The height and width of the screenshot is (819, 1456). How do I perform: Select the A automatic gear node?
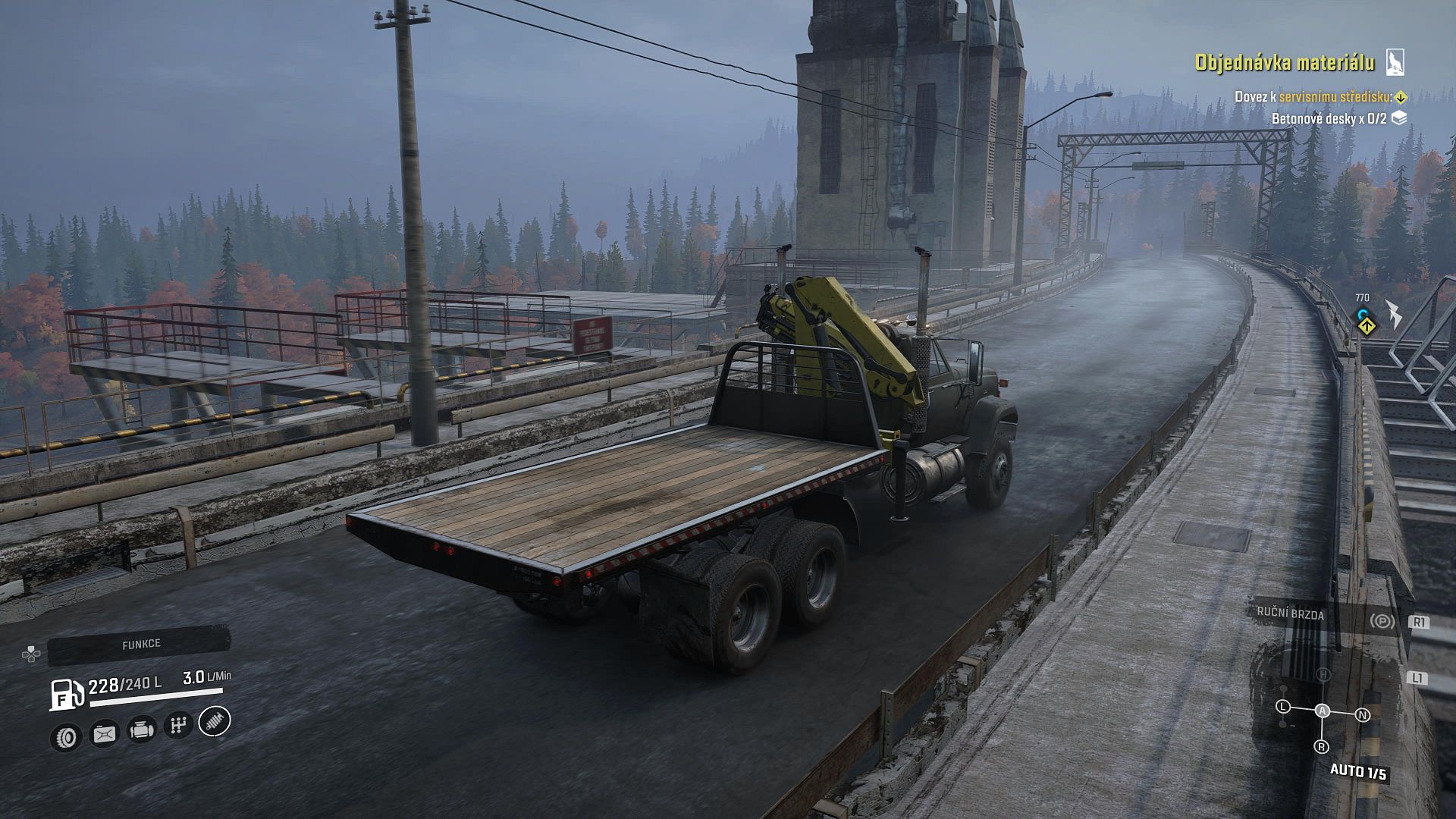tap(1323, 711)
